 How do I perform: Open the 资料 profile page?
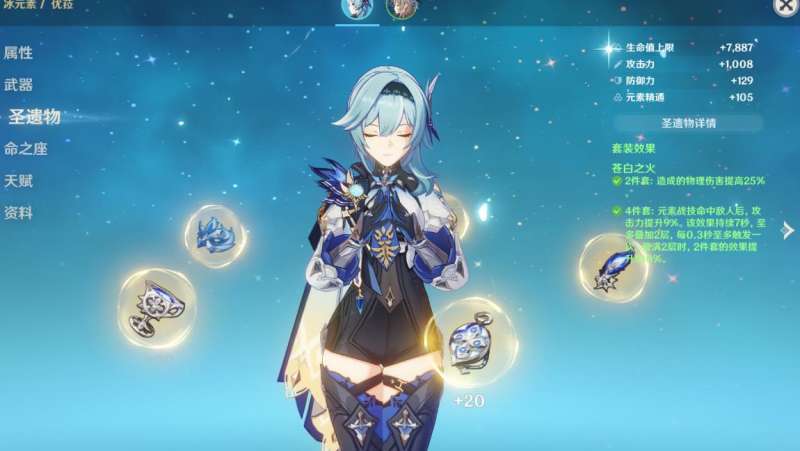click(18, 213)
